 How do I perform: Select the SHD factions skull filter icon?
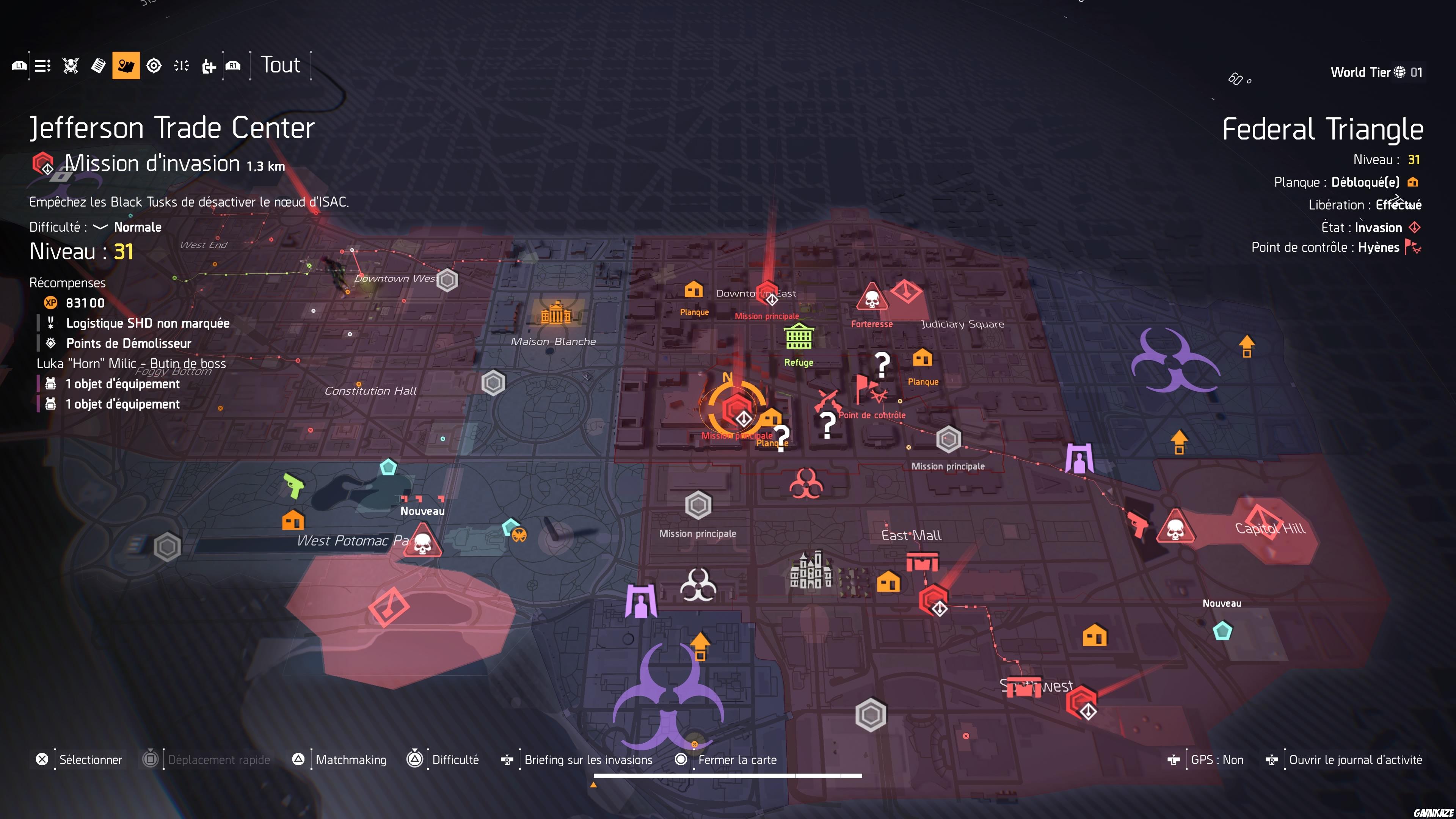pos(70,65)
